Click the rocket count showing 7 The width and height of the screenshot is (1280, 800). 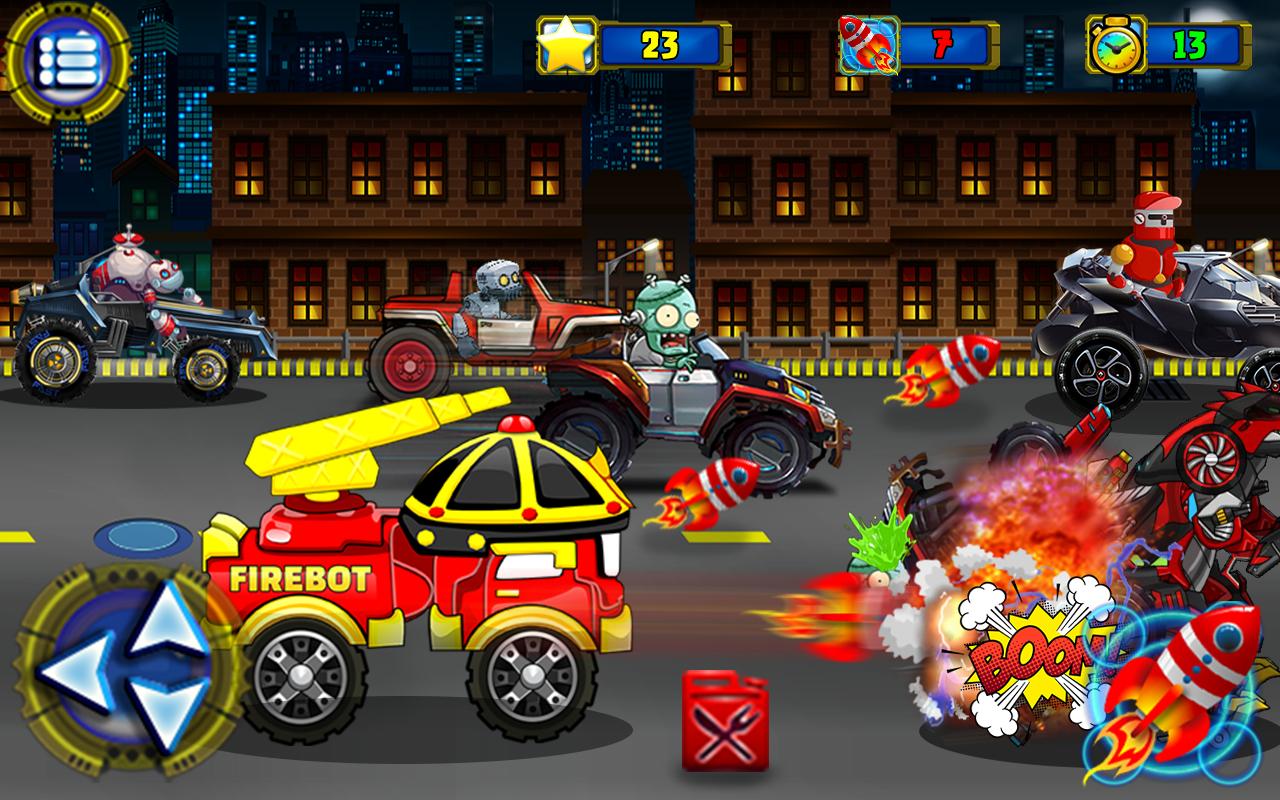point(943,45)
